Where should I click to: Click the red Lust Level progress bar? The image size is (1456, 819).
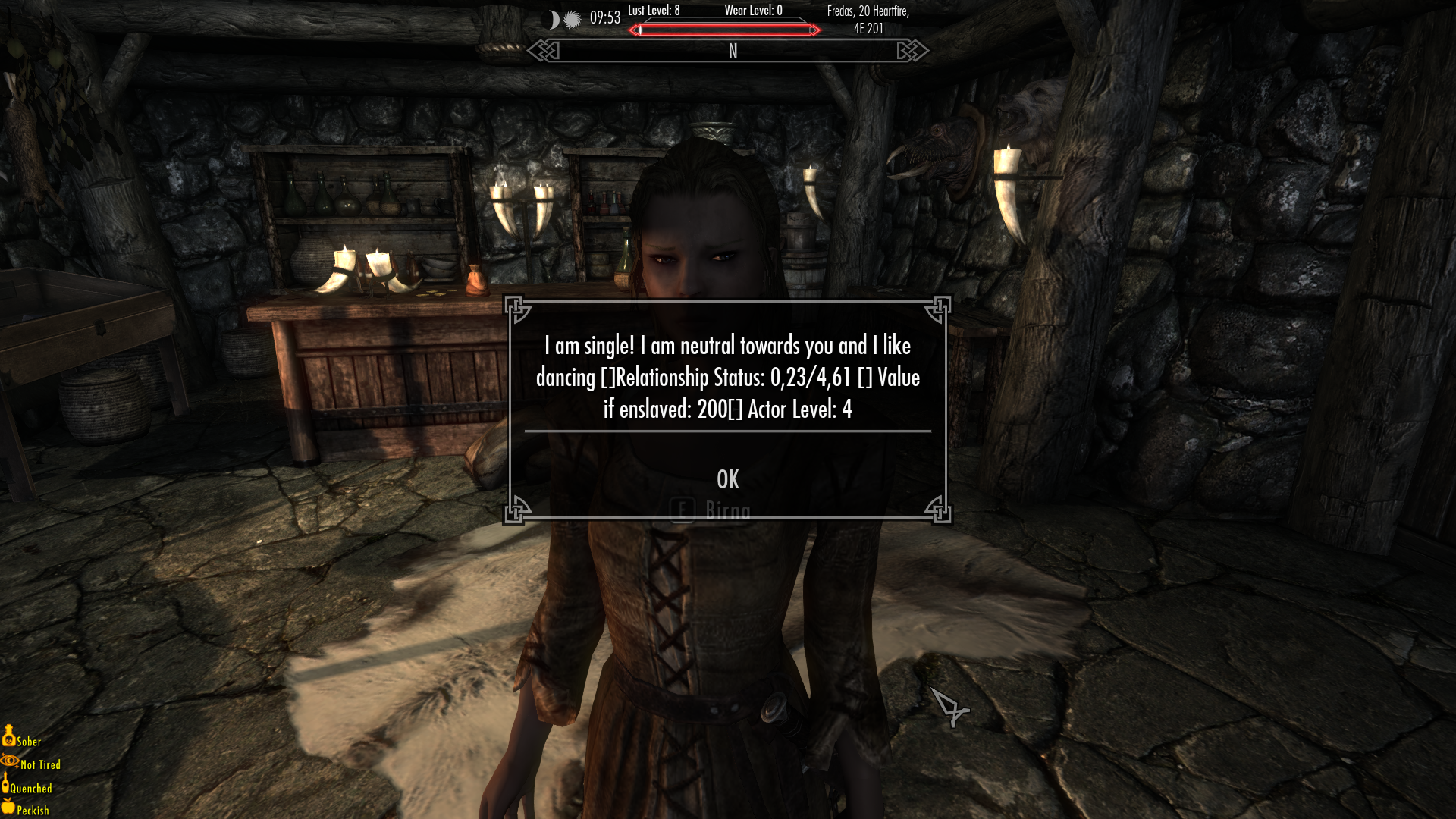pyautogui.click(x=724, y=30)
